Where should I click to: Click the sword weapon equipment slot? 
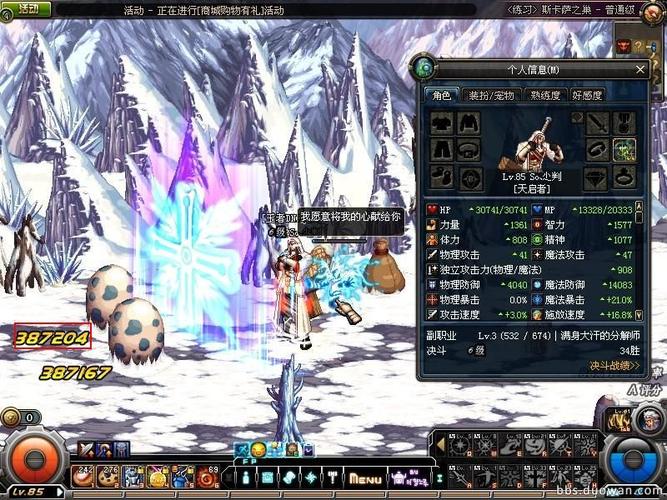point(597,123)
